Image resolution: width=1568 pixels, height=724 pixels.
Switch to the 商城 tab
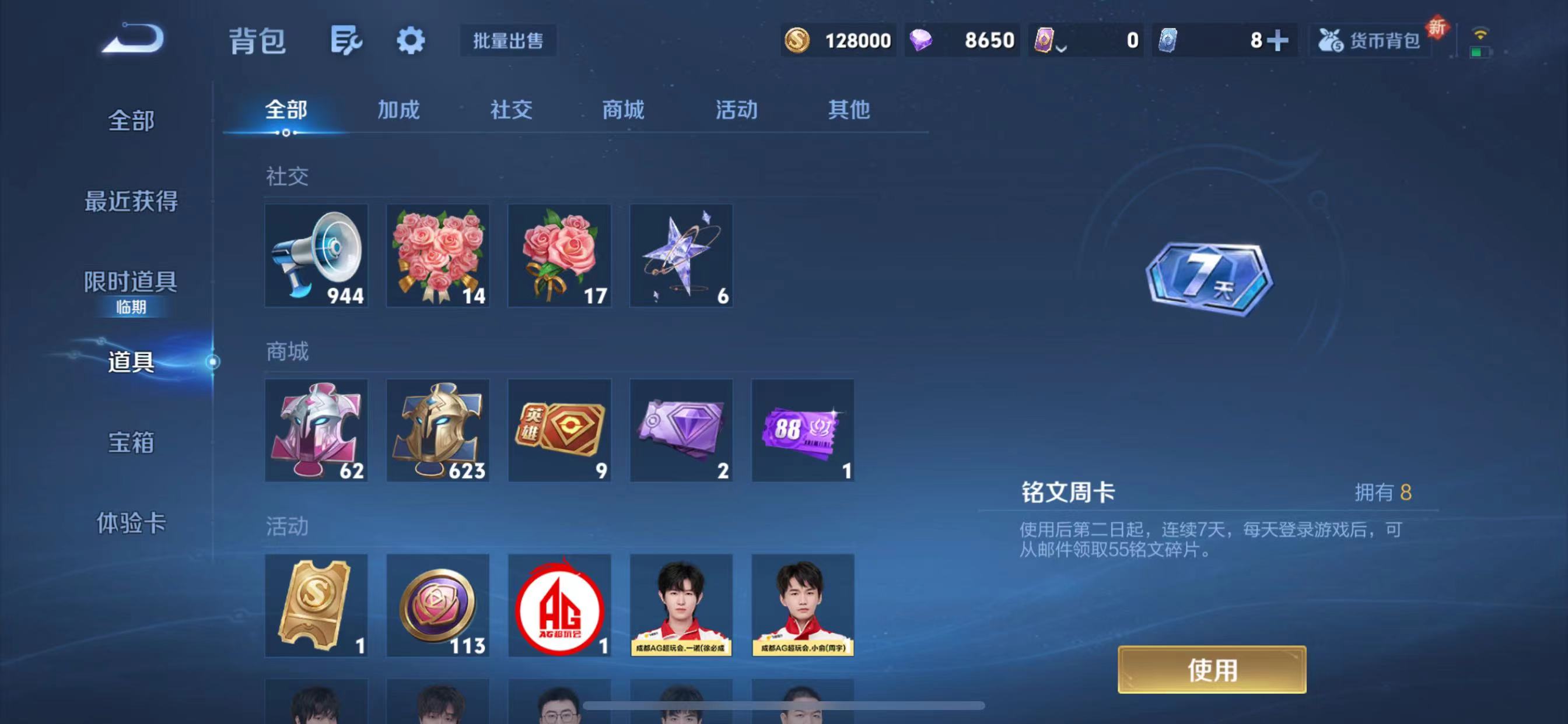point(622,110)
